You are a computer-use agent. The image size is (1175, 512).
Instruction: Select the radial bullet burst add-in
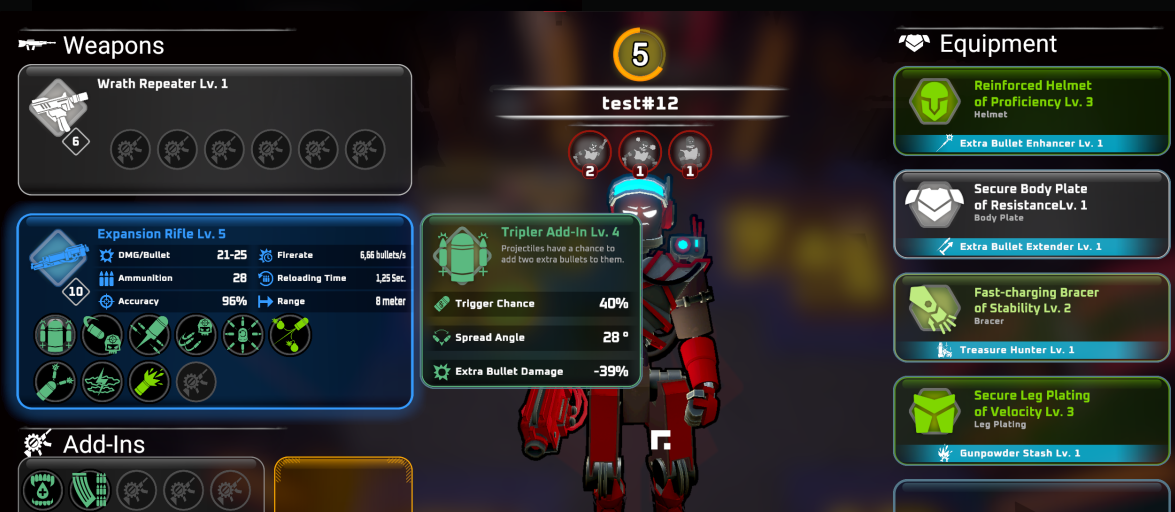pyautogui.click(x=243, y=335)
